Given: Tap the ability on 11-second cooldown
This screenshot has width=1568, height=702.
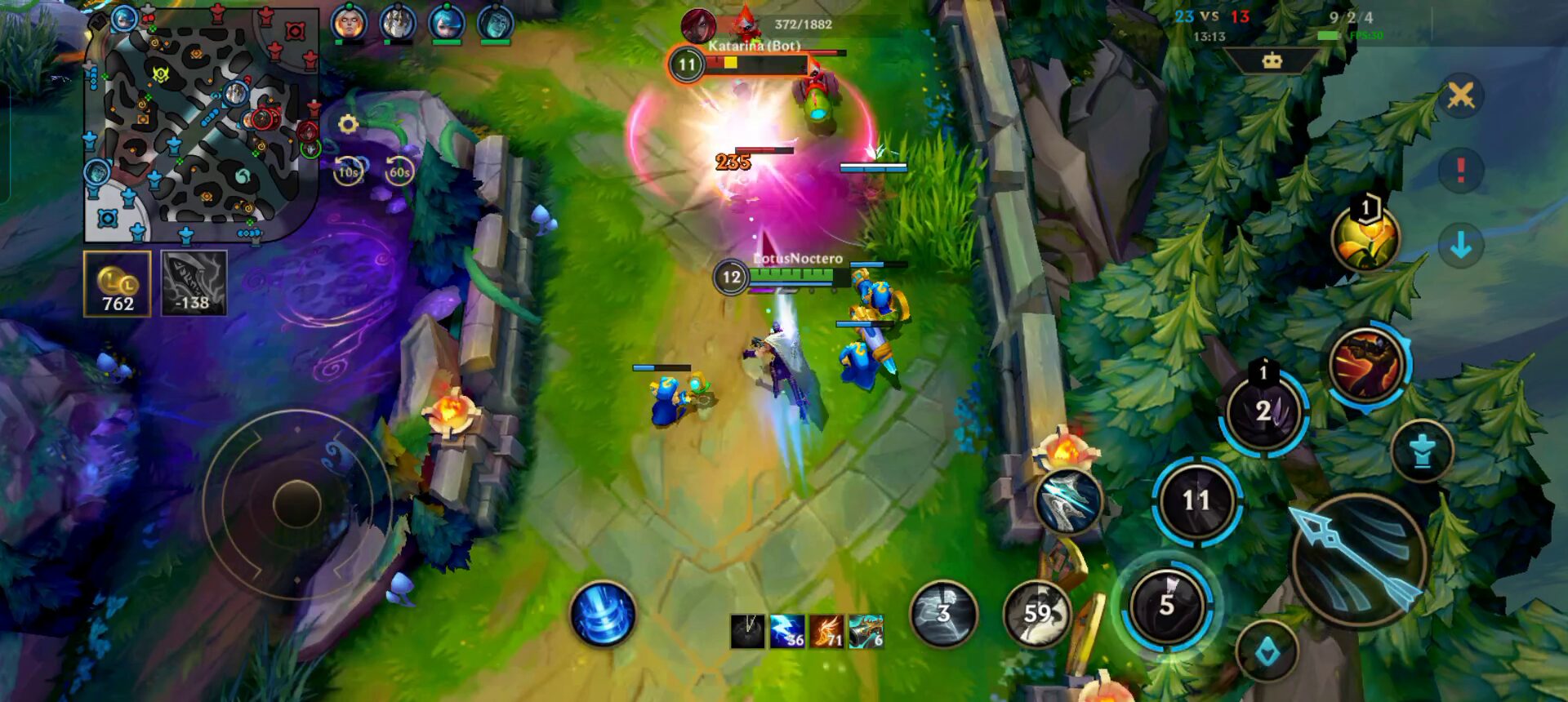Looking at the screenshot, I should (x=1196, y=500).
